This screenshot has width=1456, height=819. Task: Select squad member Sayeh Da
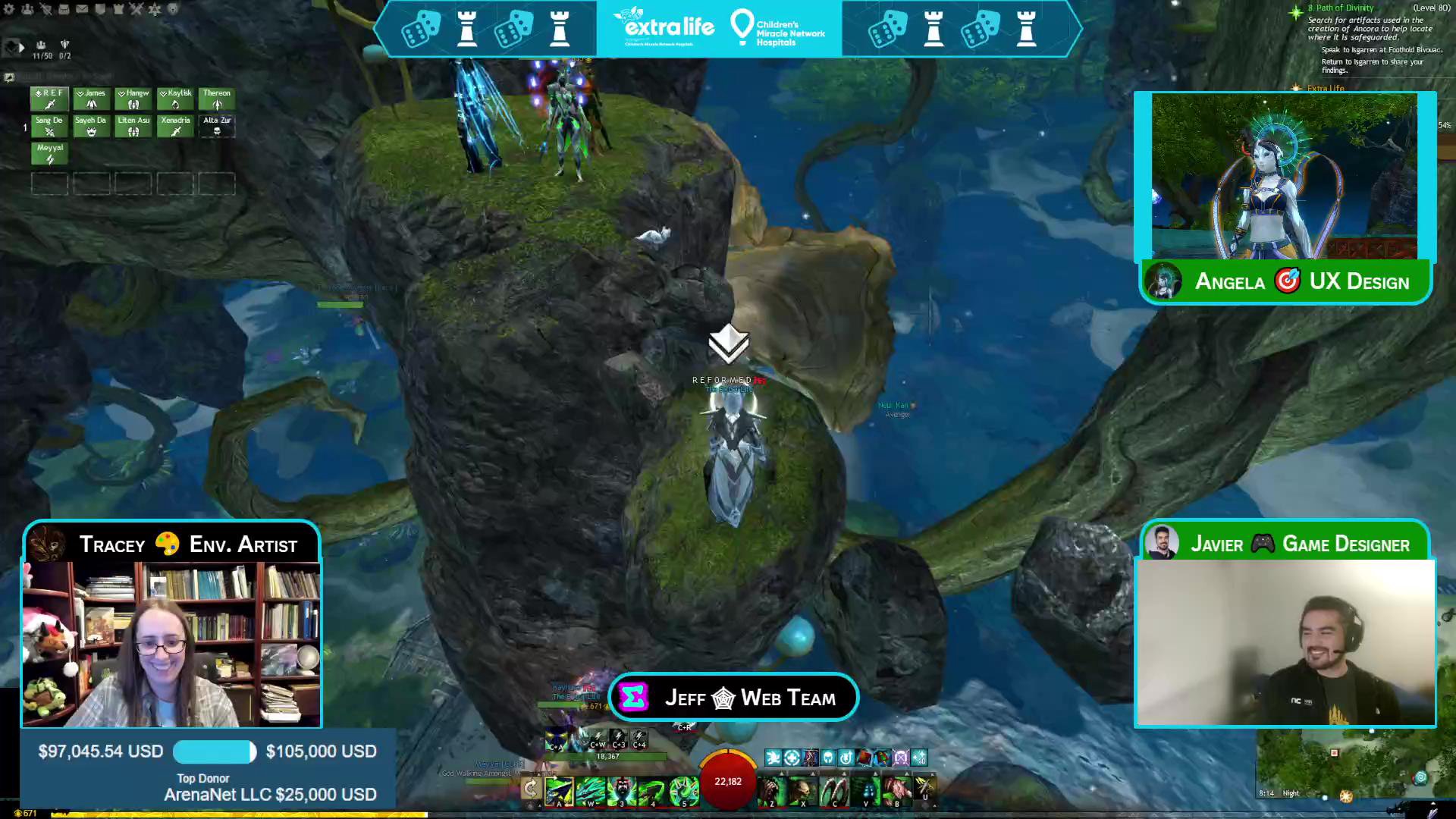[x=91, y=126]
